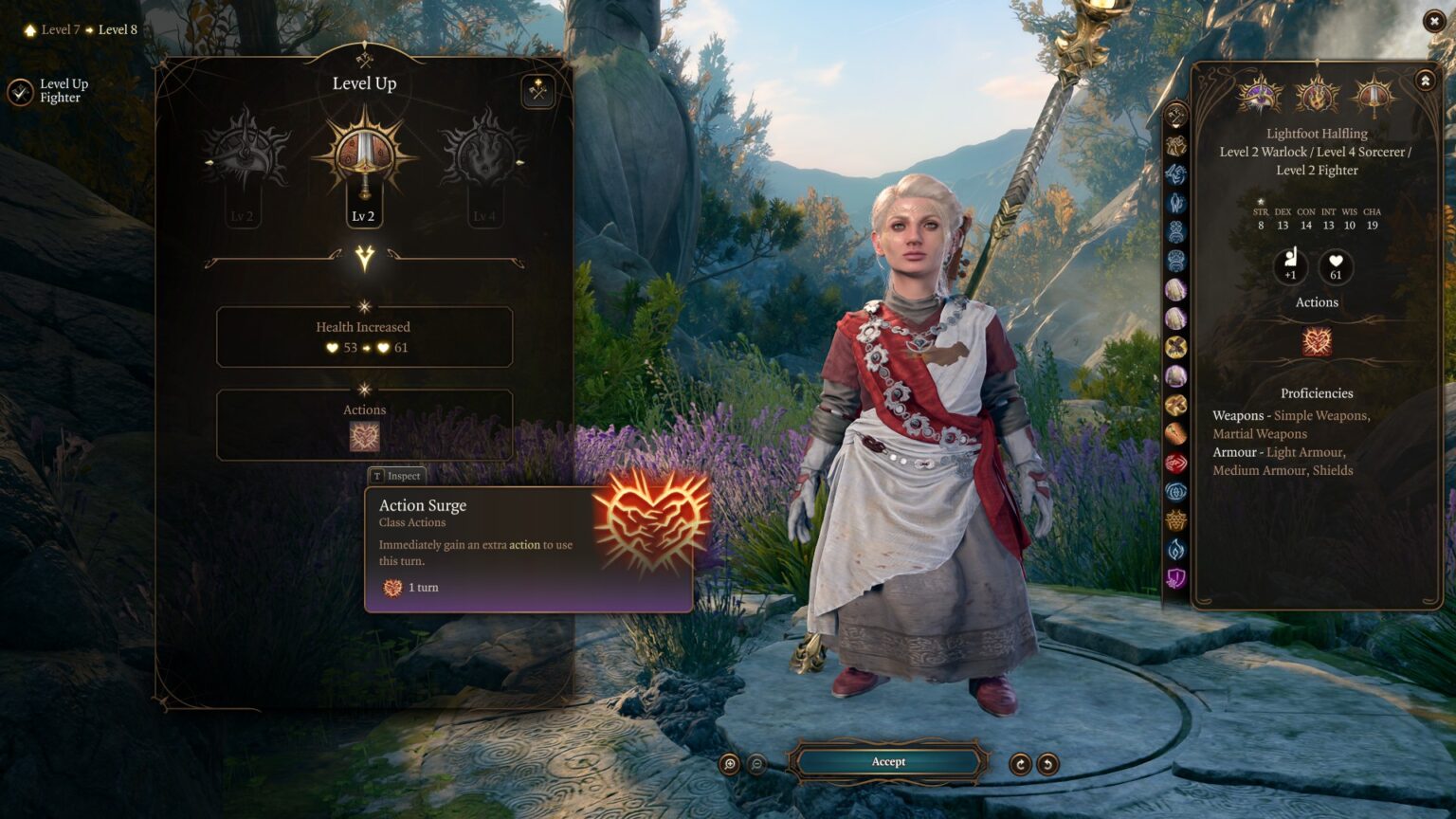Click the Warlock emblem in the summary panel

pos(1260,96)
